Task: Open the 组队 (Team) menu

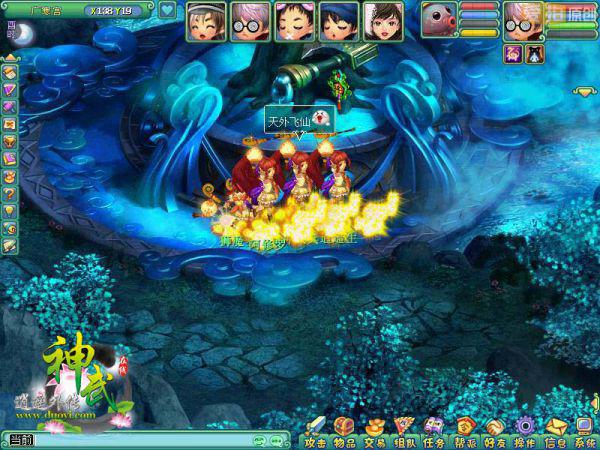Action: [x=405, y=431]
